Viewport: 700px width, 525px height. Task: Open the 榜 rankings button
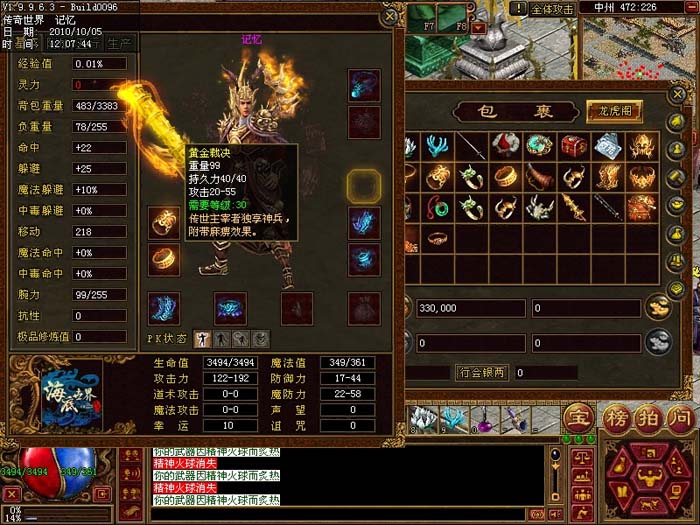pyautogui.click(x=612, y=417)
